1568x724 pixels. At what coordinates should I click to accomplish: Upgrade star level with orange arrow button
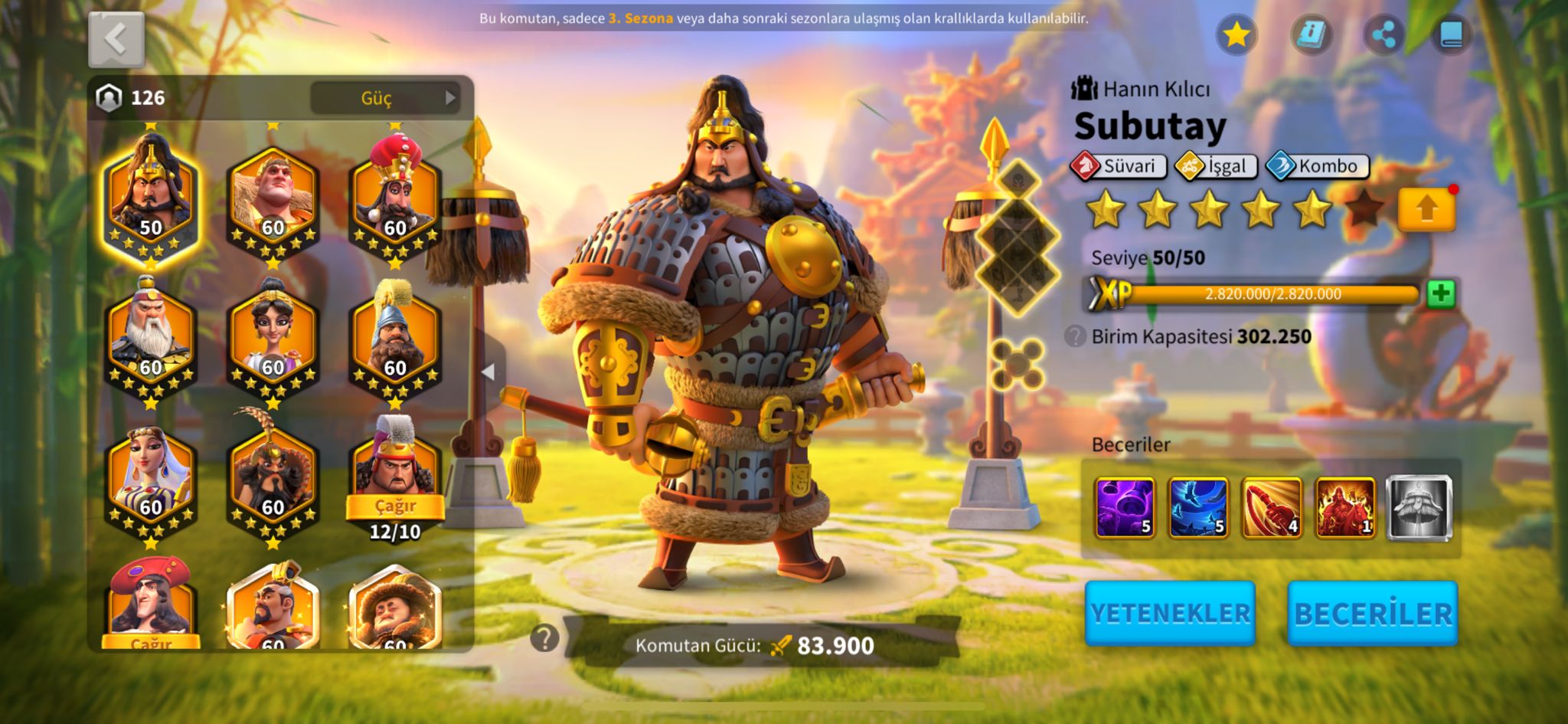coord(1426,209)
